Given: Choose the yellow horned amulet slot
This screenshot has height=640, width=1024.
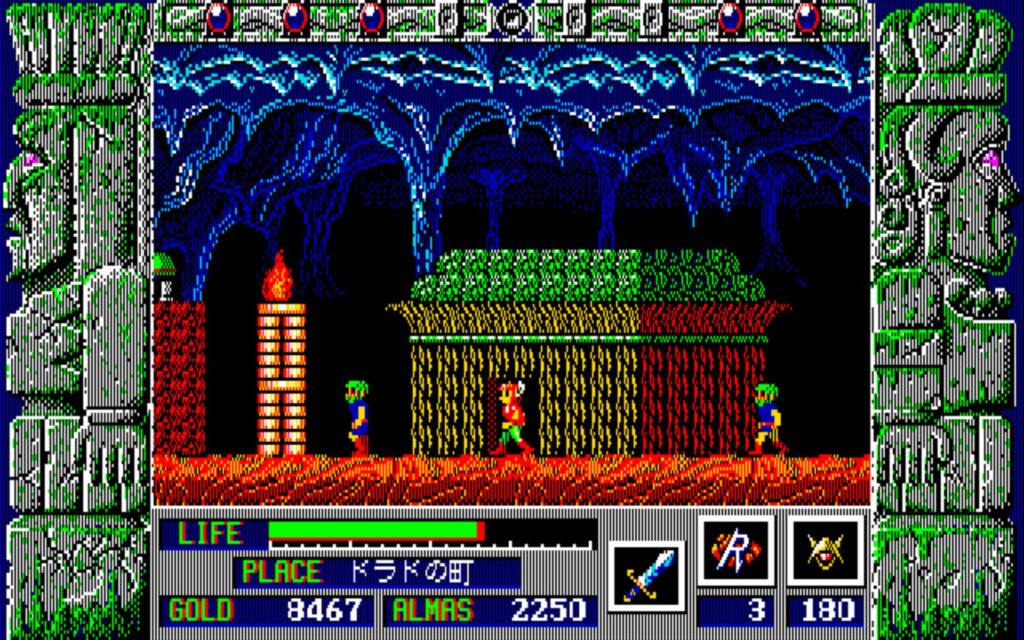Looking at the screenshot, I should (825, 551).
